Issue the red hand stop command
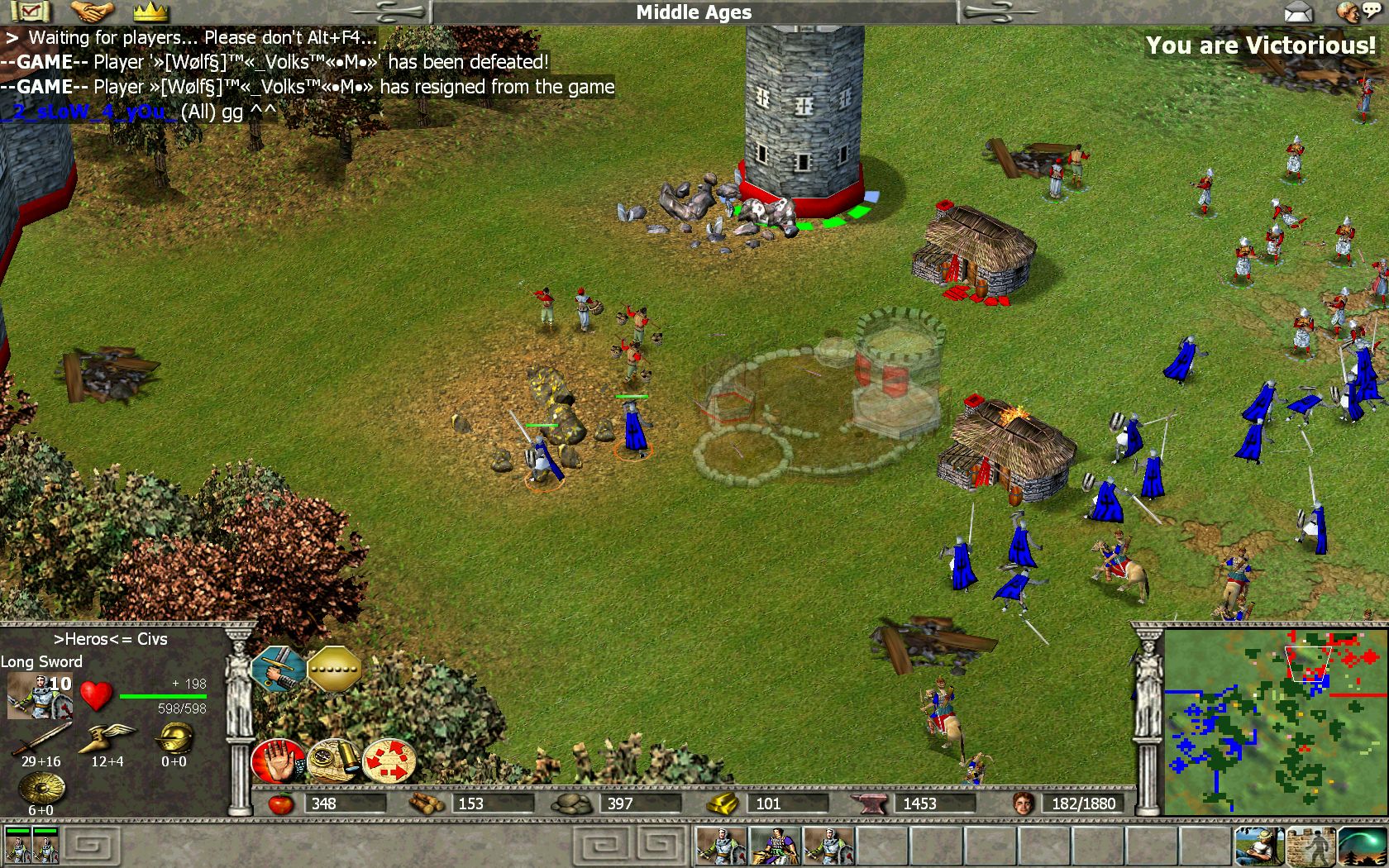Image resolution: width=1389 pixels, height=868 pixels. pos(278,761)
